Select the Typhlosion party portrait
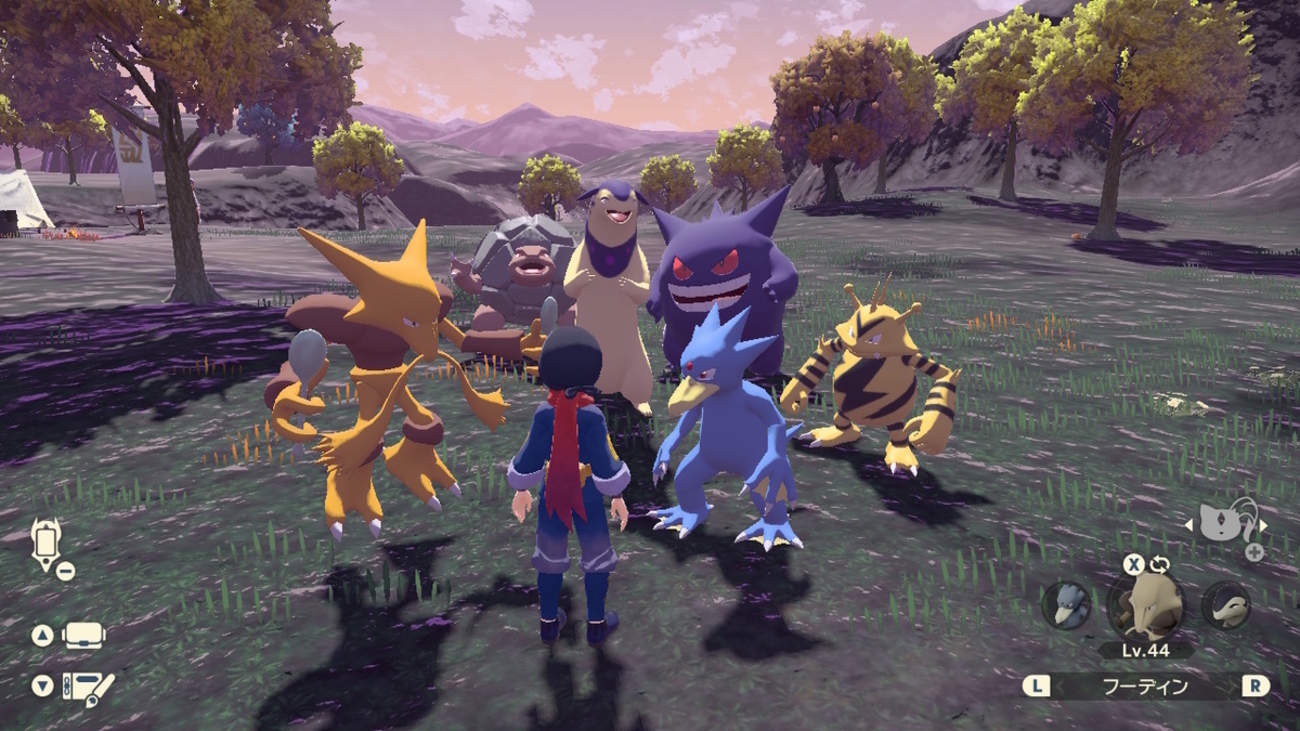This screenshot has height=731, width=1300. pos(1225,605)
